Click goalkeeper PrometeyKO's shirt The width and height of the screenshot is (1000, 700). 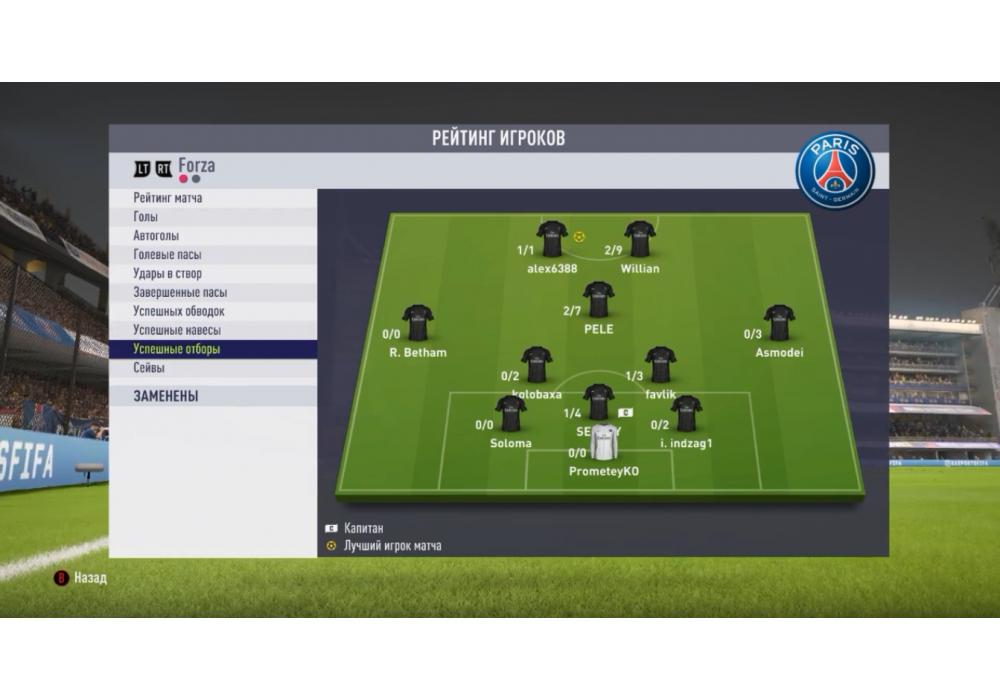click(x=604, y=443)
